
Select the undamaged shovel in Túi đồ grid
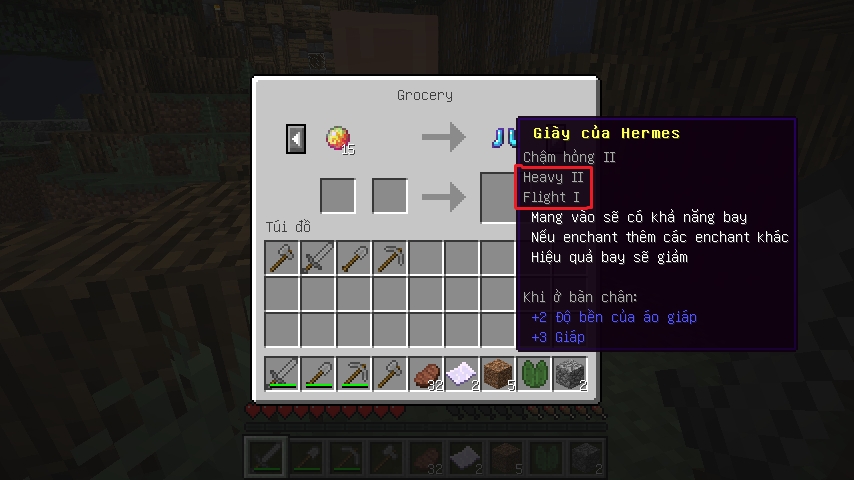(x=354, y=258)
